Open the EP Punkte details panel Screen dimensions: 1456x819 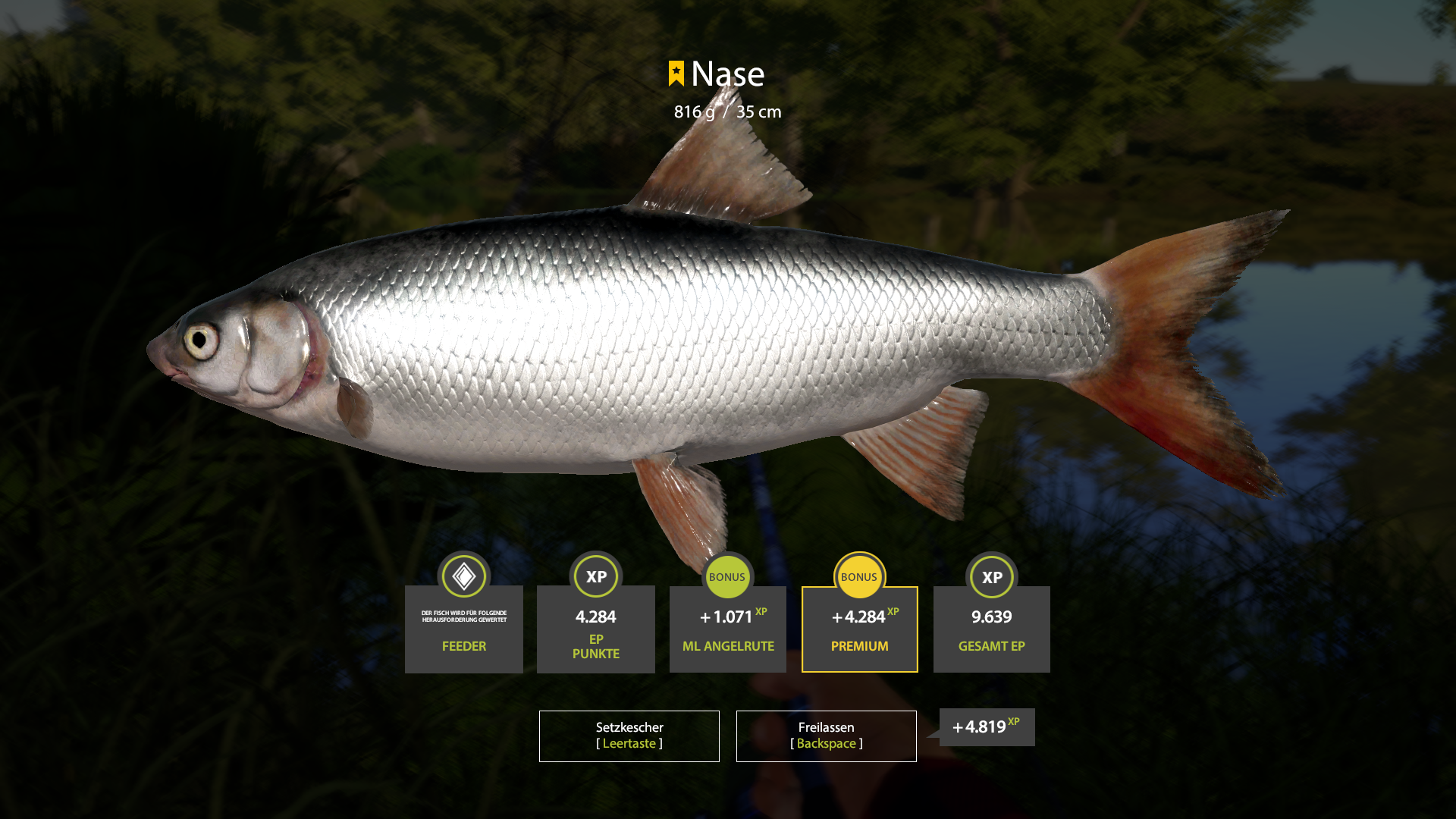595,629
